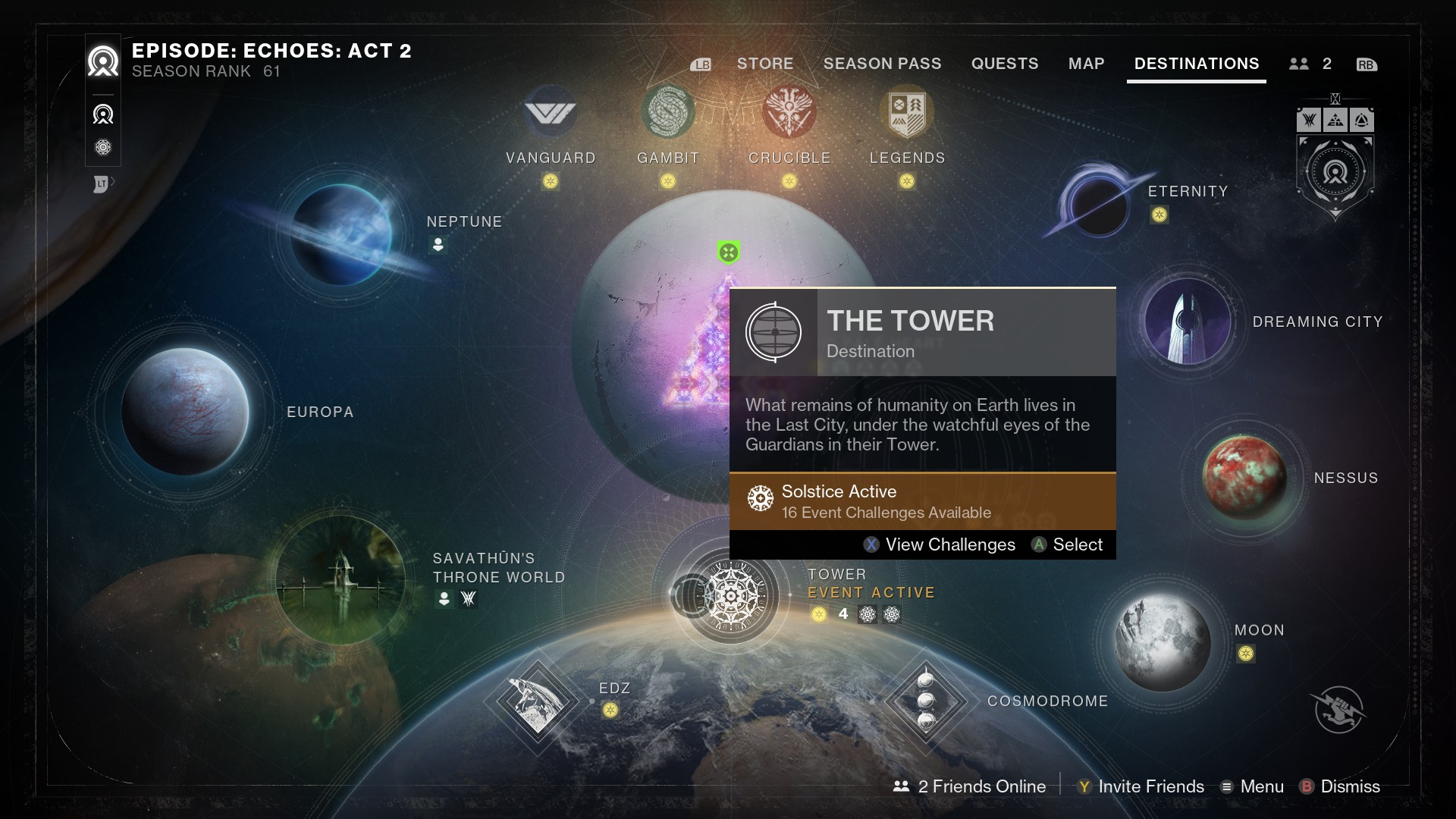Select the Moon destination
Image resolution: width=1456 pixels, height=819 pixels.
pyautogui.click(x=1163, y=642)
